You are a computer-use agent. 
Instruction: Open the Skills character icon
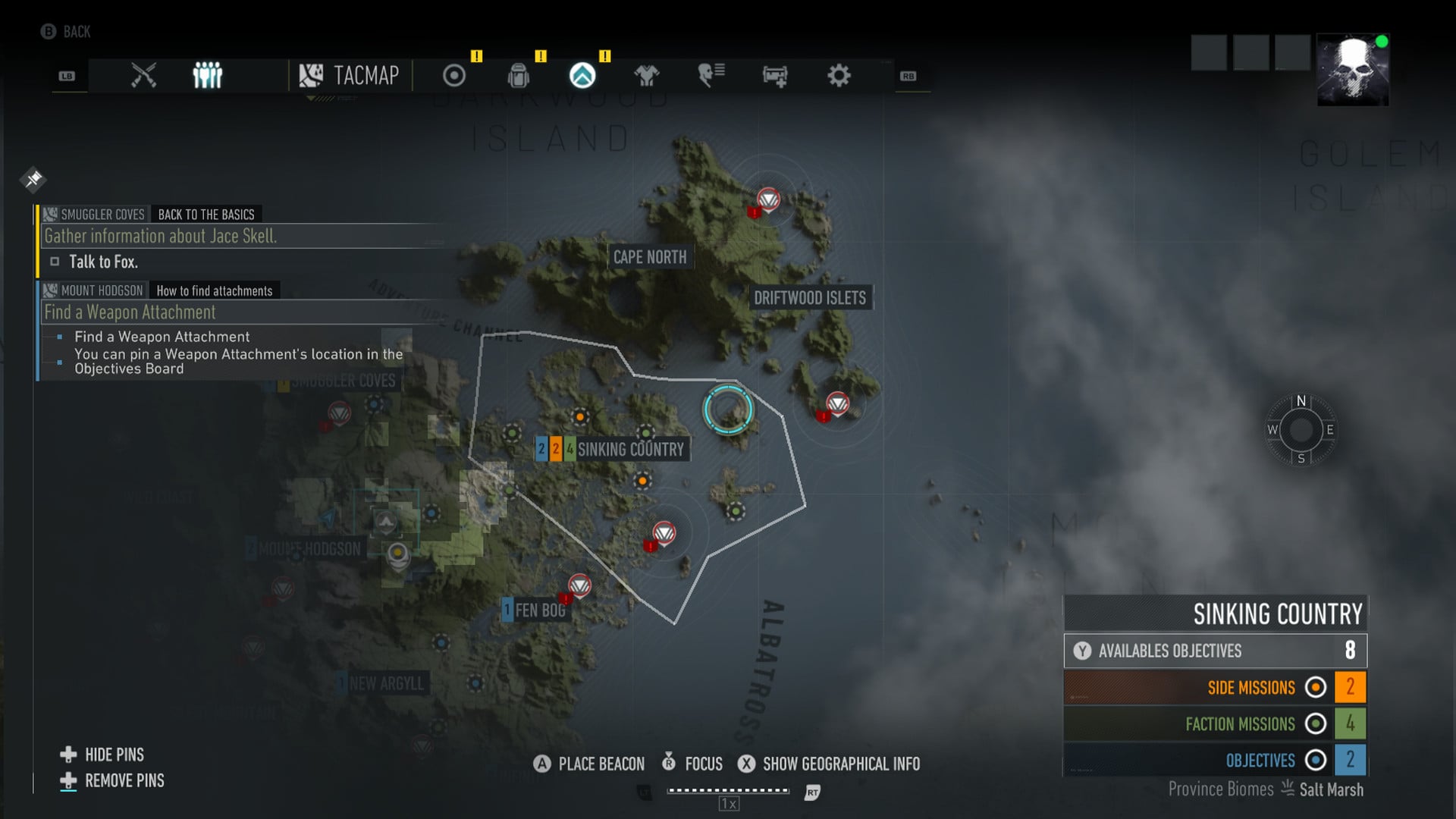tap(710, 75)
